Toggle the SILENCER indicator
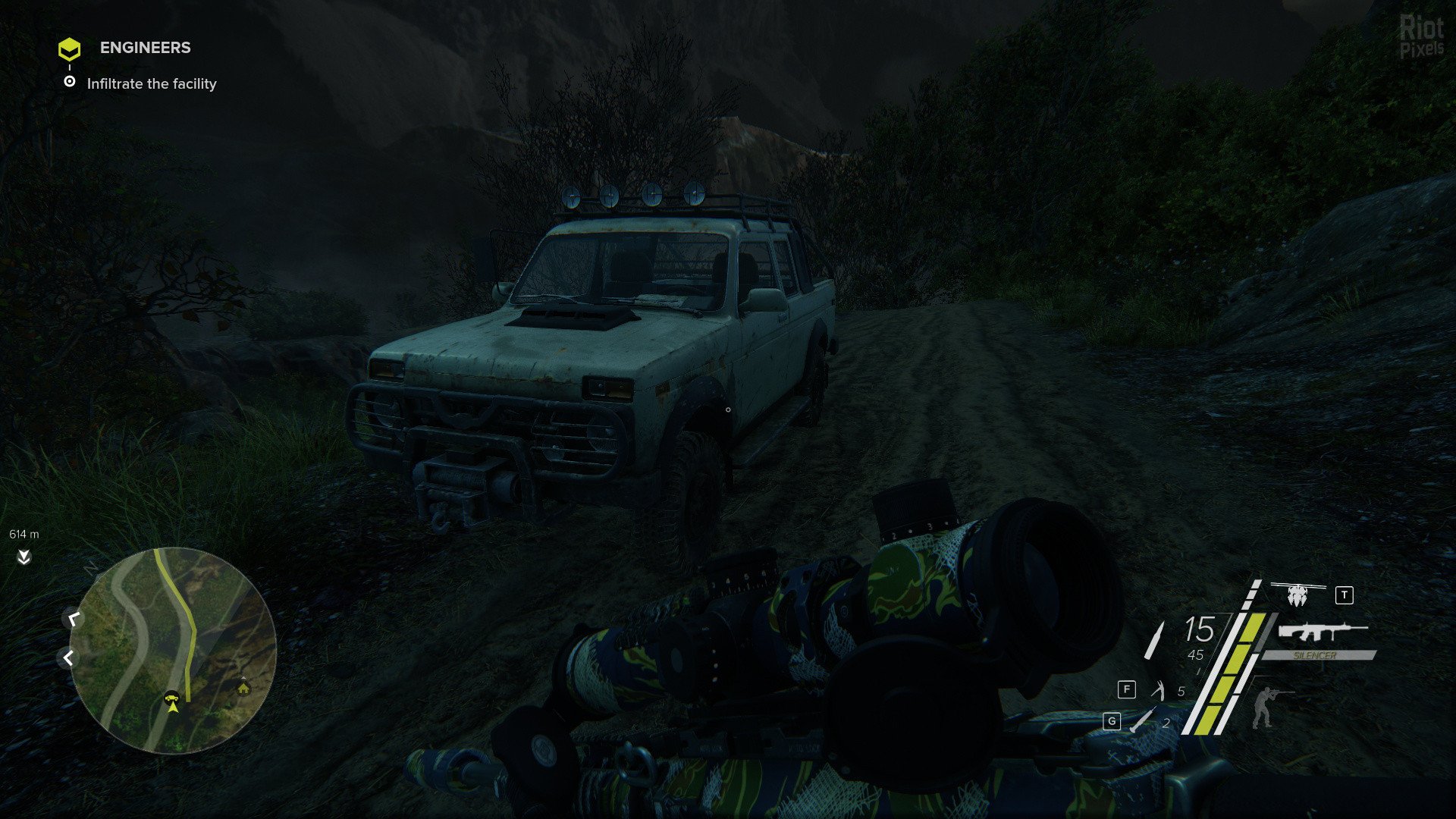The width and height of the screenshot is (1456, 819). pos(1316,655)
